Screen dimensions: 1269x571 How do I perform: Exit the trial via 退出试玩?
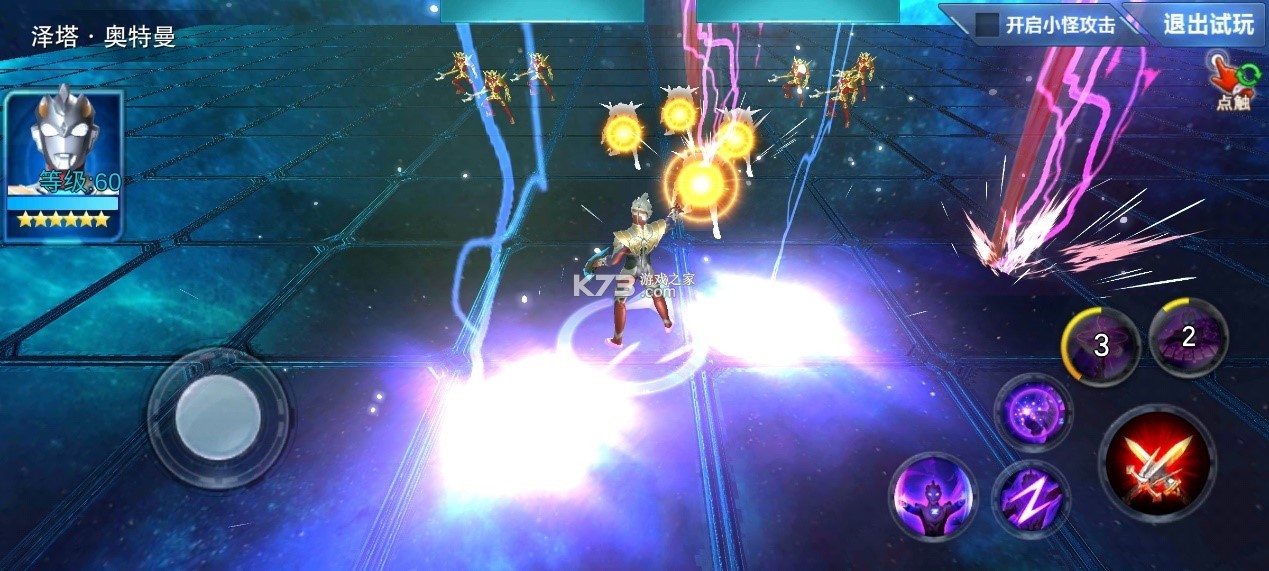click(1207, 24)
